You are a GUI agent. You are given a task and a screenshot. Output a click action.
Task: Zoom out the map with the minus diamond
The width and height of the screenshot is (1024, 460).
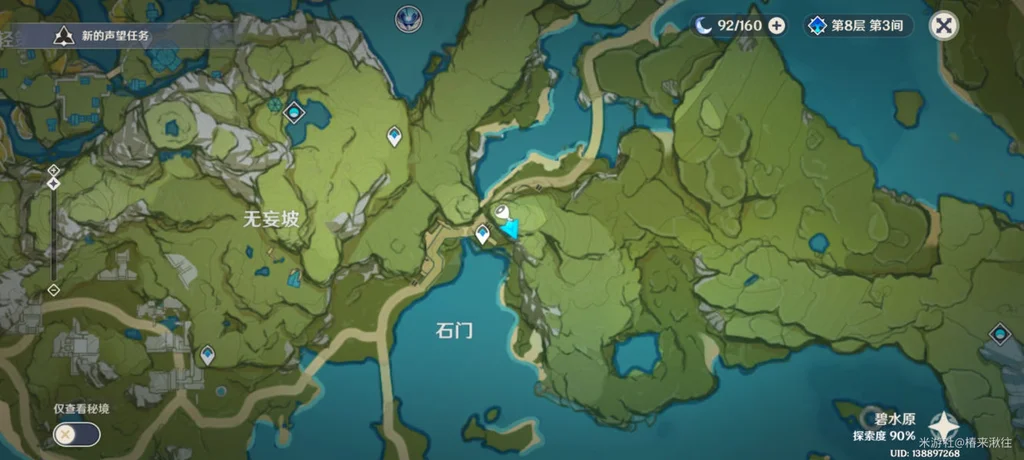click(53, 290)
